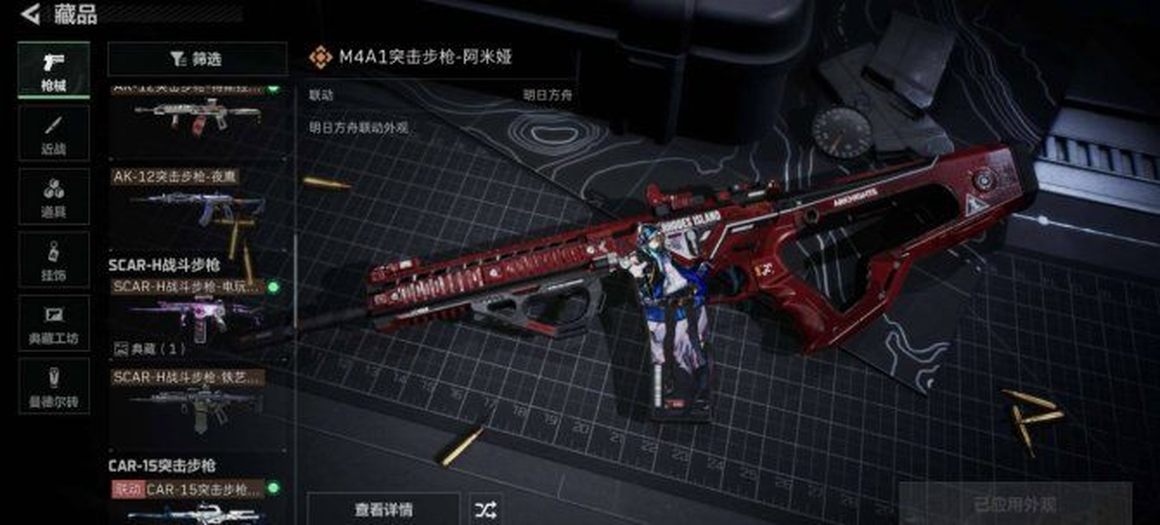Viewport: 1160px width, 525px height.
Task: Open the 道具 category tab
Action: coord(53,197)
